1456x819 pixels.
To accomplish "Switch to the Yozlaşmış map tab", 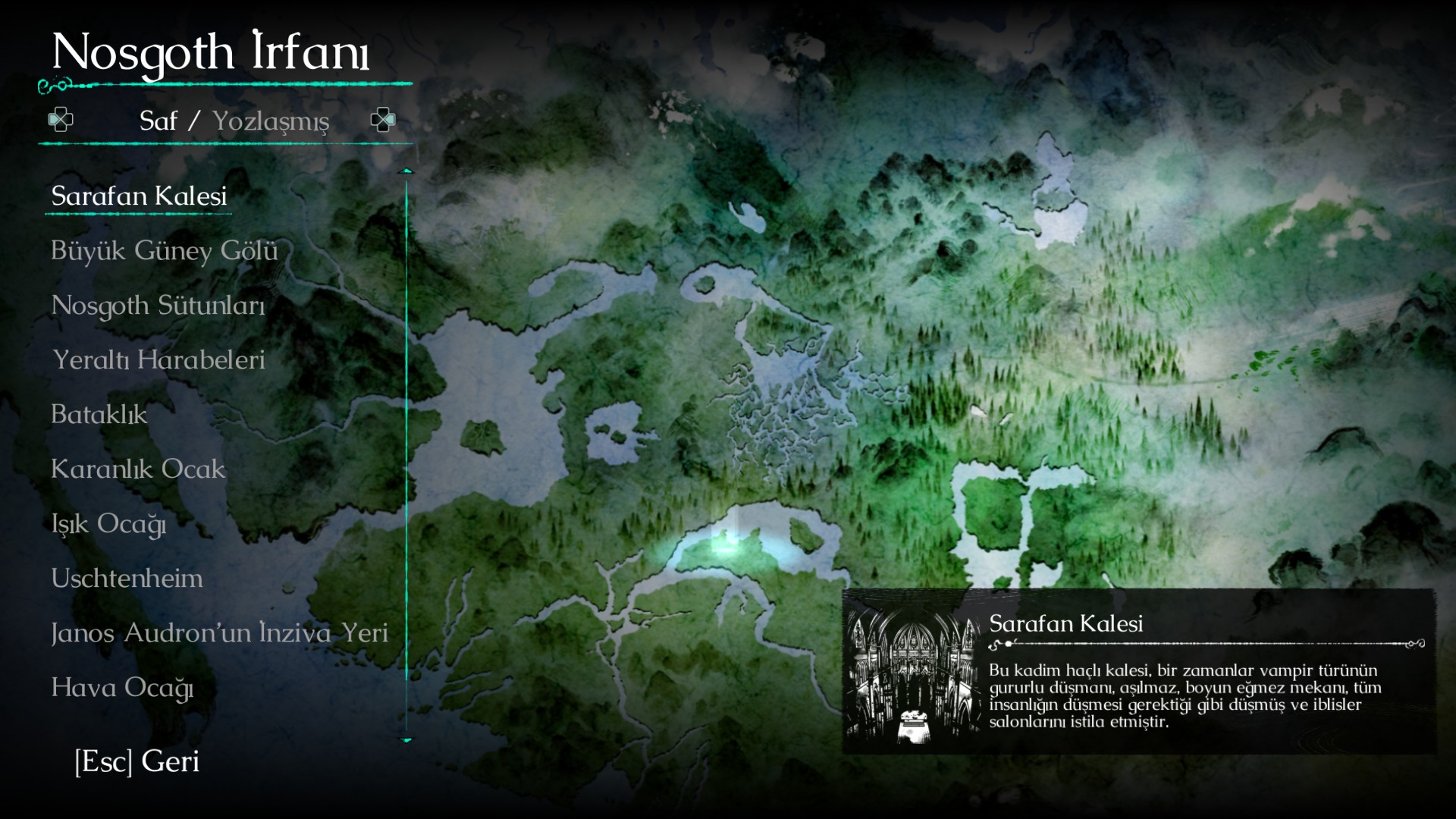I will [271, 121].
